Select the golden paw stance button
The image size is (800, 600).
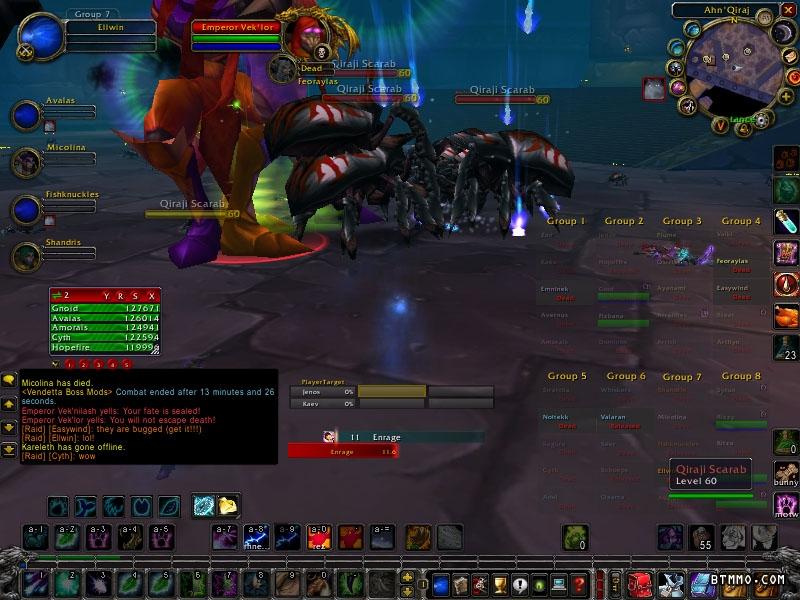[x=228, y=506]
